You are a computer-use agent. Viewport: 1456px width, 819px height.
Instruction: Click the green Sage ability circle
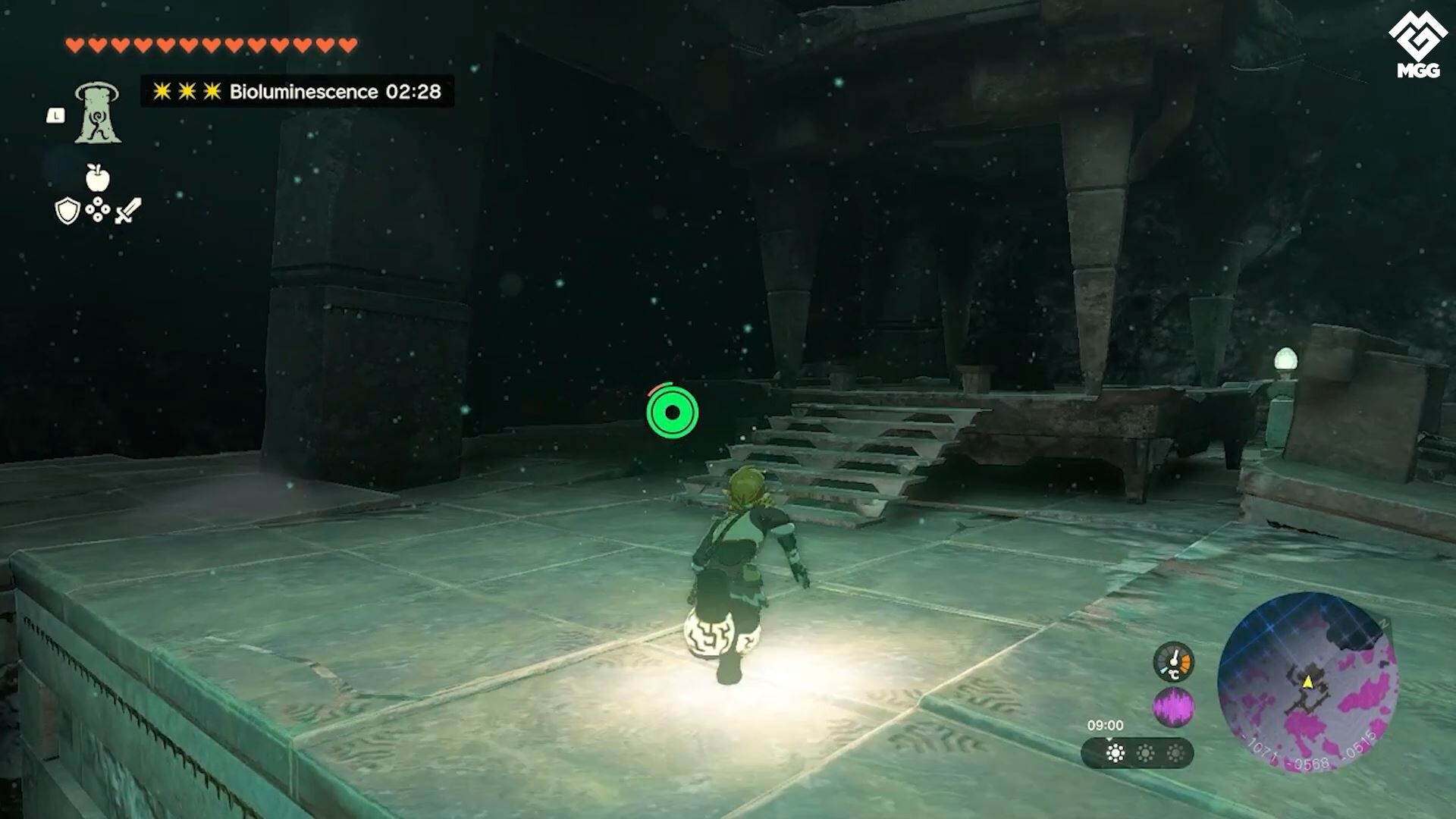pos(673,413)
